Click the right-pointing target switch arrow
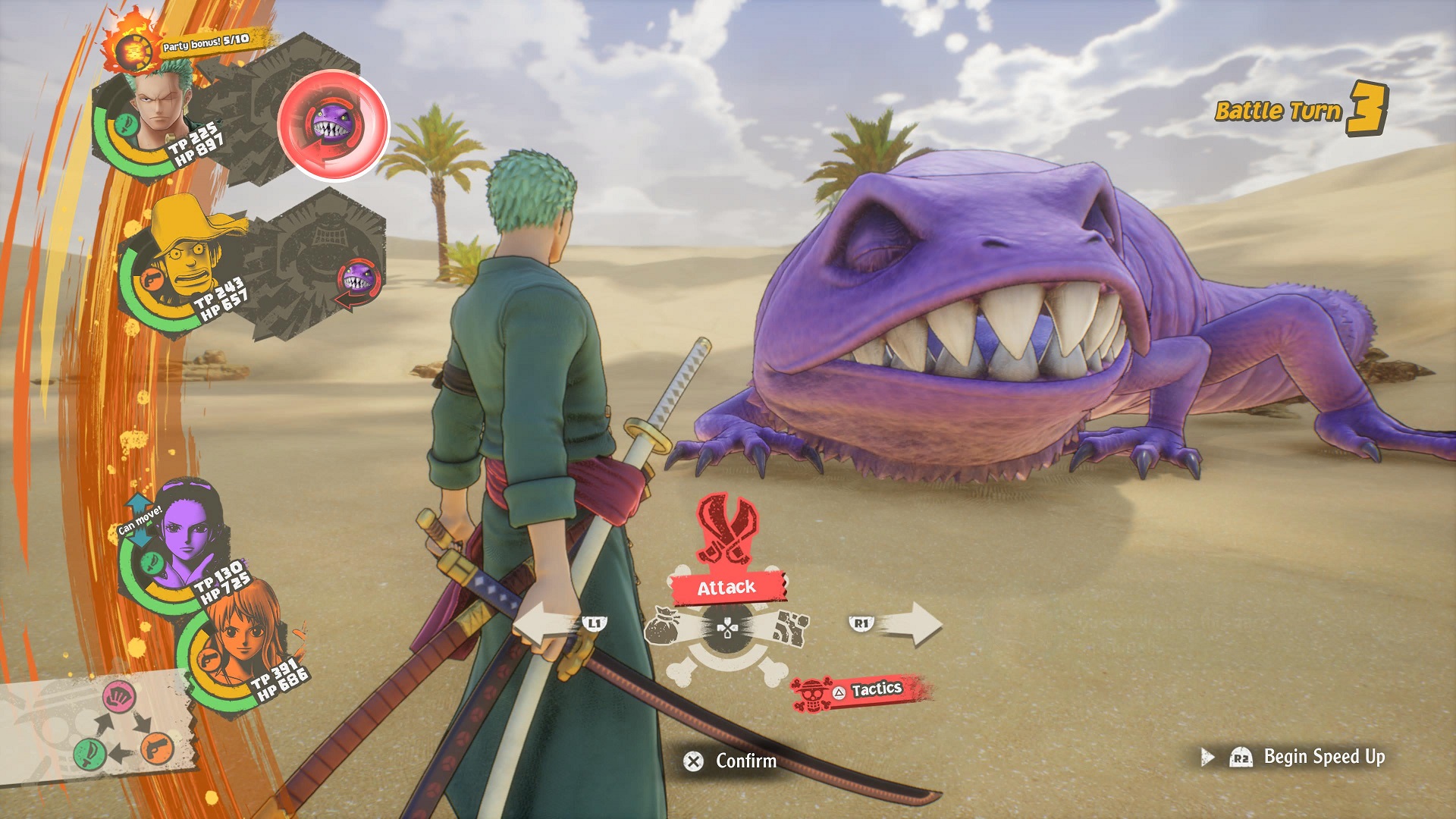 tap(910, 624)
